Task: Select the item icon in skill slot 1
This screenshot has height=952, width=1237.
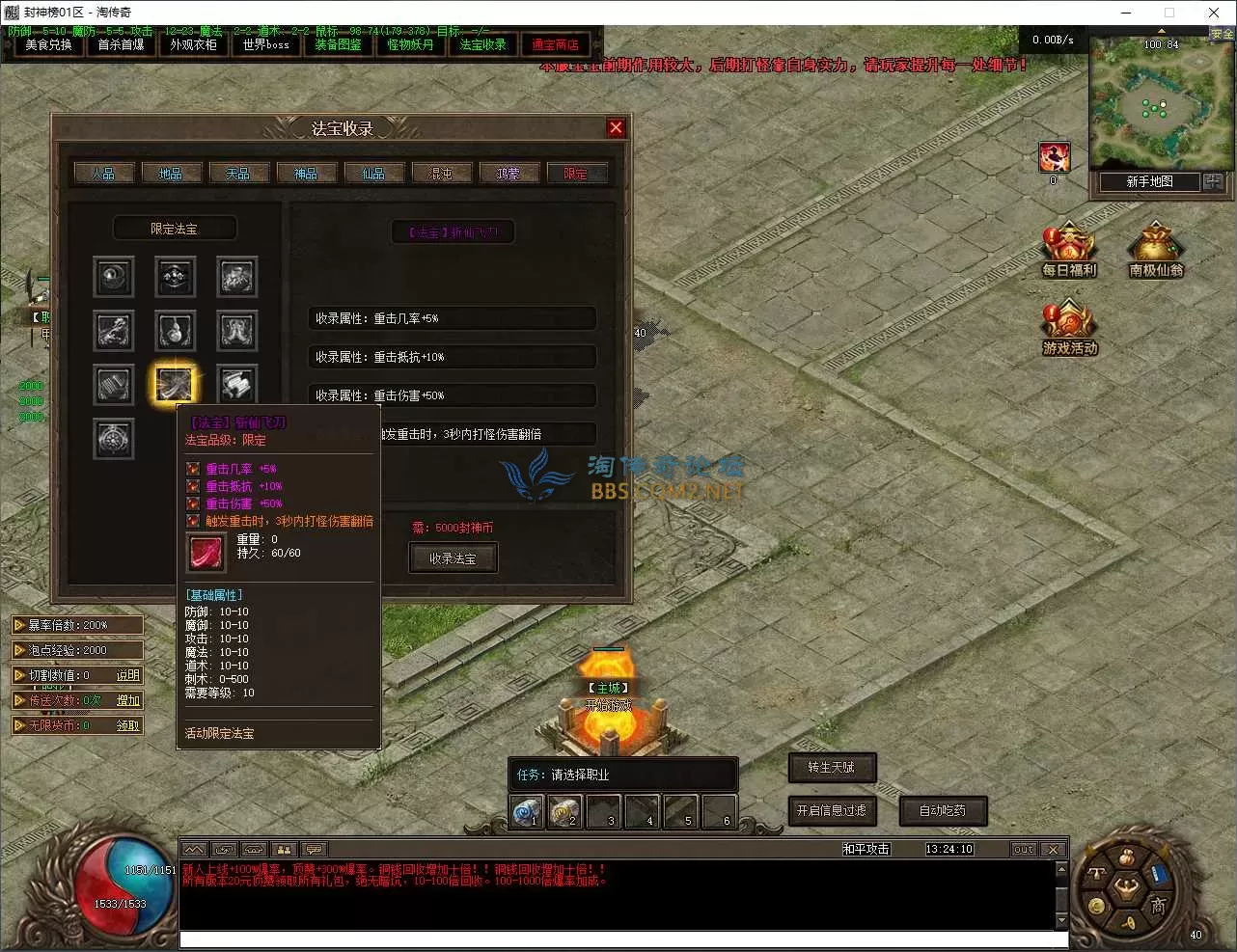Action: (x=526, y=811)
